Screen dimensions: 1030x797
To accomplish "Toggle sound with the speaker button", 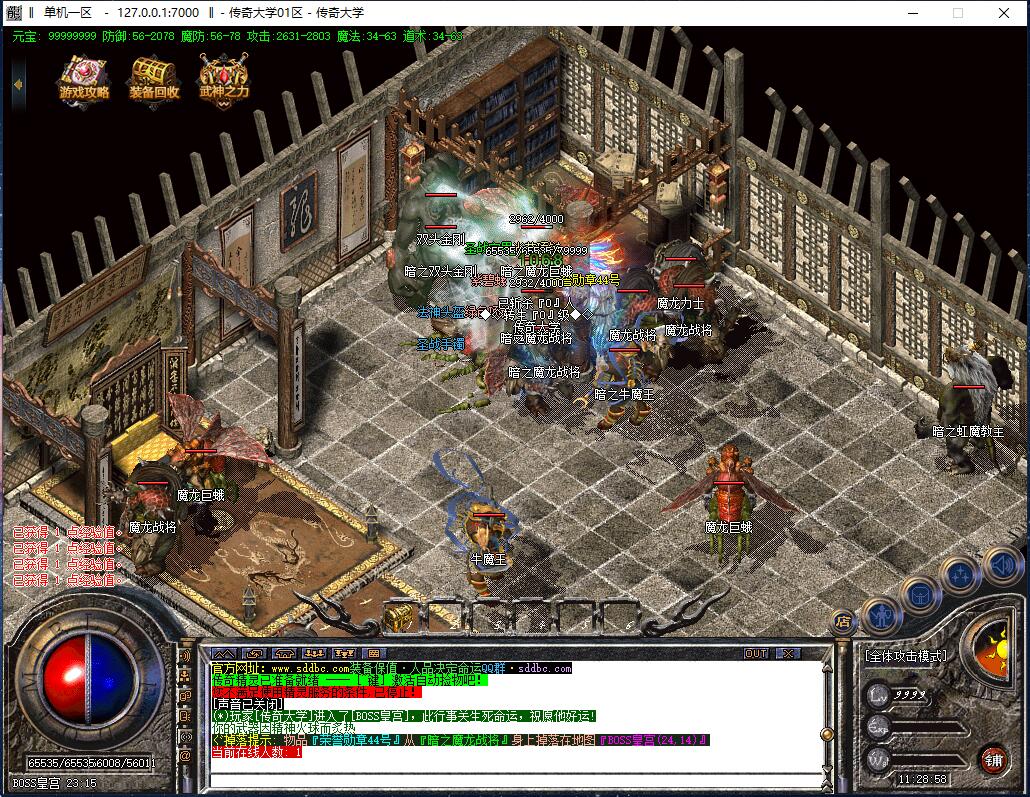I will (1001, 566).
